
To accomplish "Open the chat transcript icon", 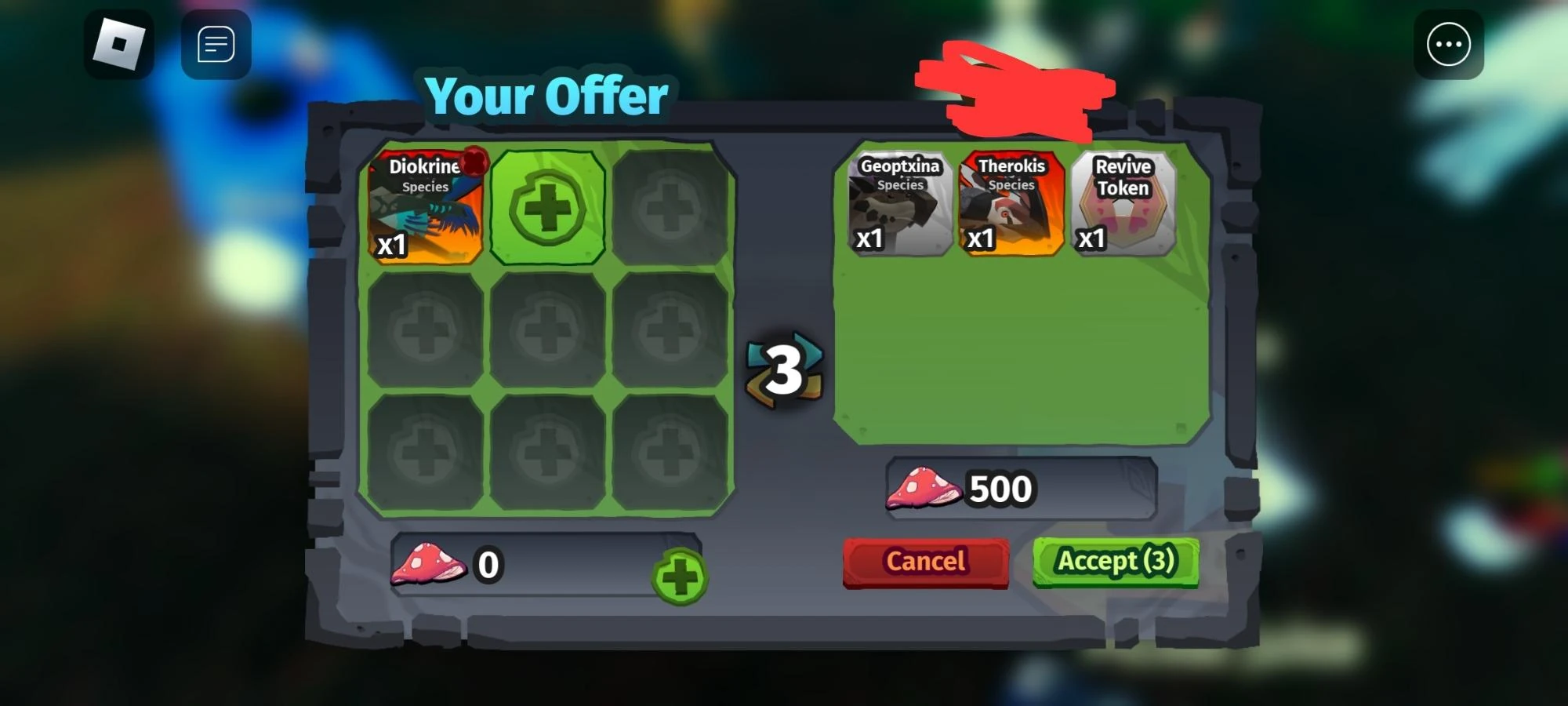I will tap(216, 44).
